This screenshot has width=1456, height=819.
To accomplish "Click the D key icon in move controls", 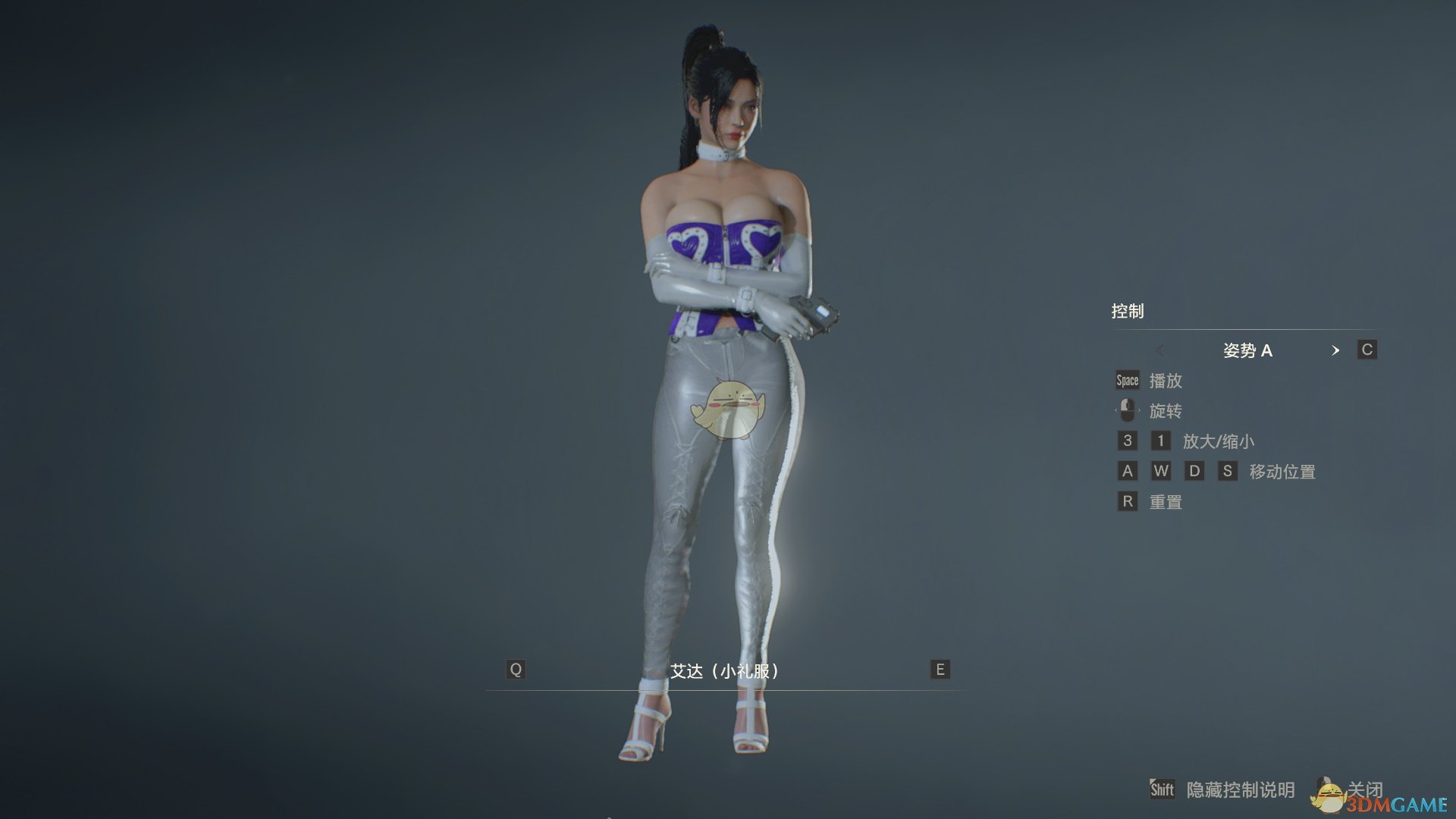I will point(1194,471).
